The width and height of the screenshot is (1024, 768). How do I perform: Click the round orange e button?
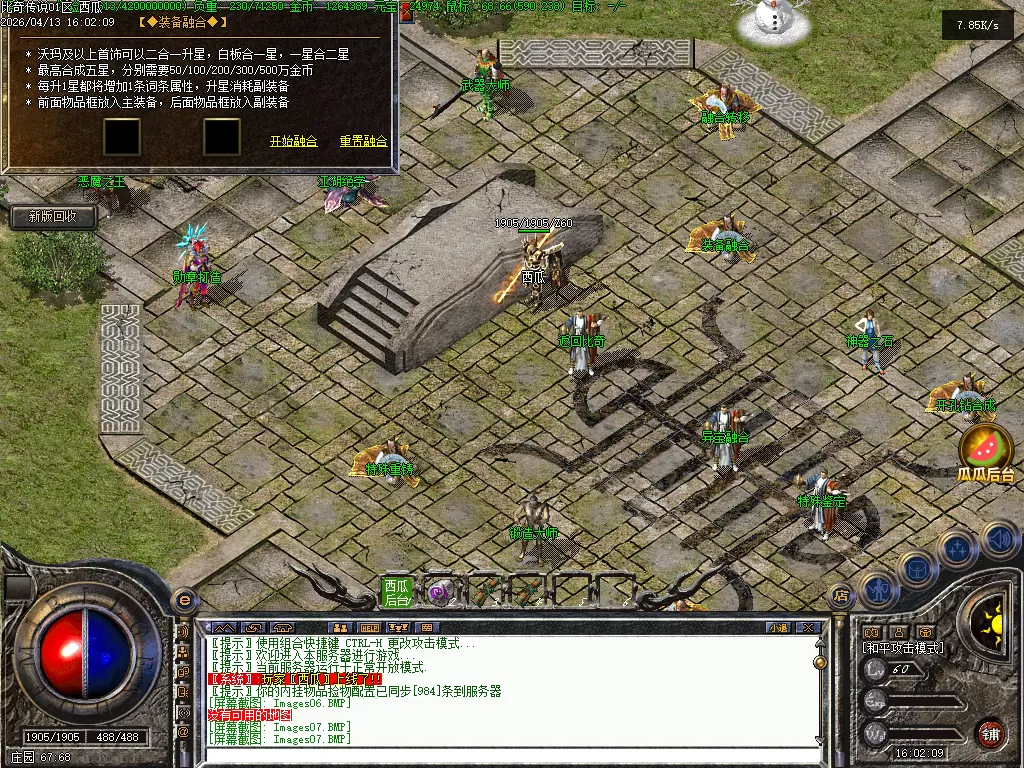pos(184,600)
